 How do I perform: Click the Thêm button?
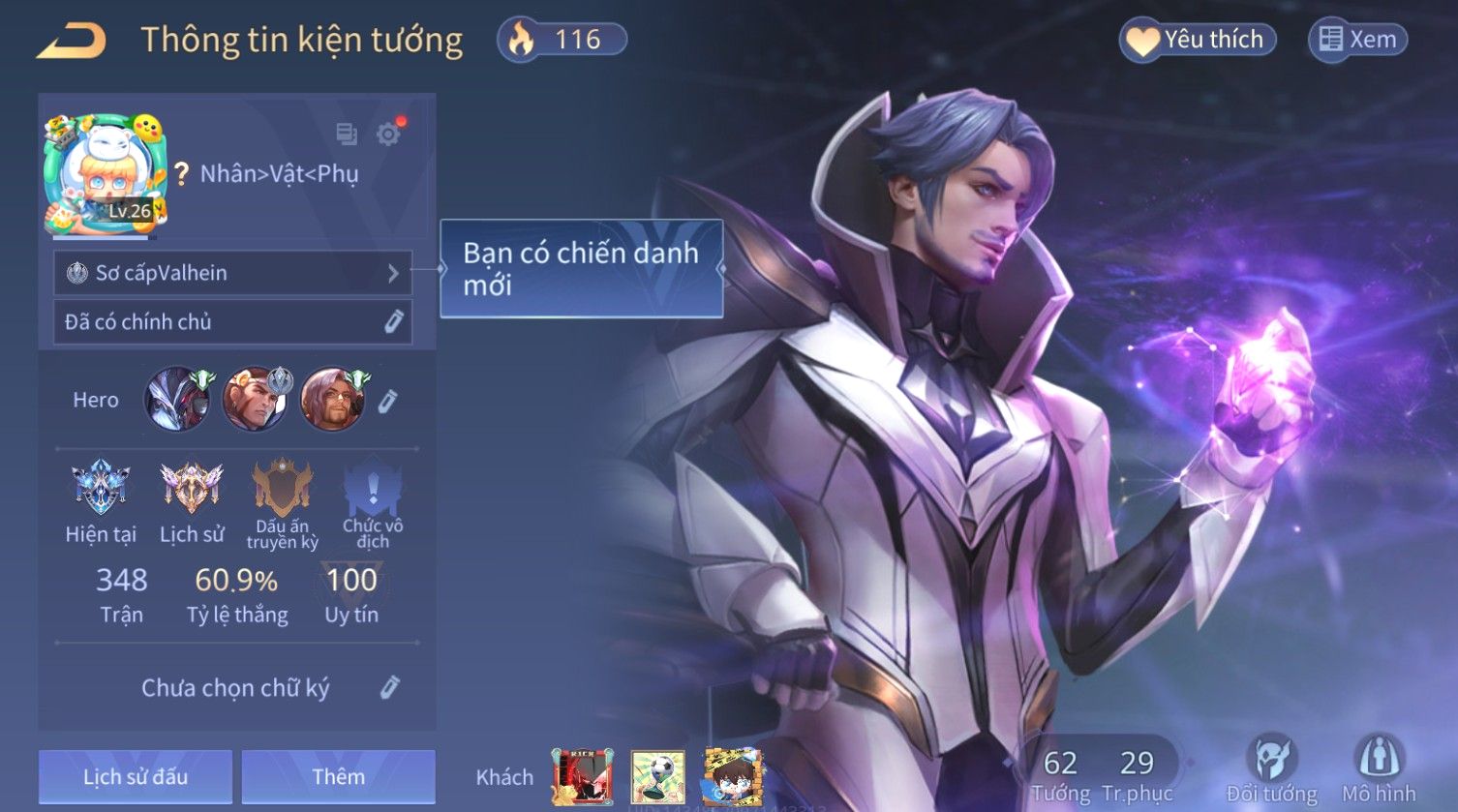click(338, 776)
